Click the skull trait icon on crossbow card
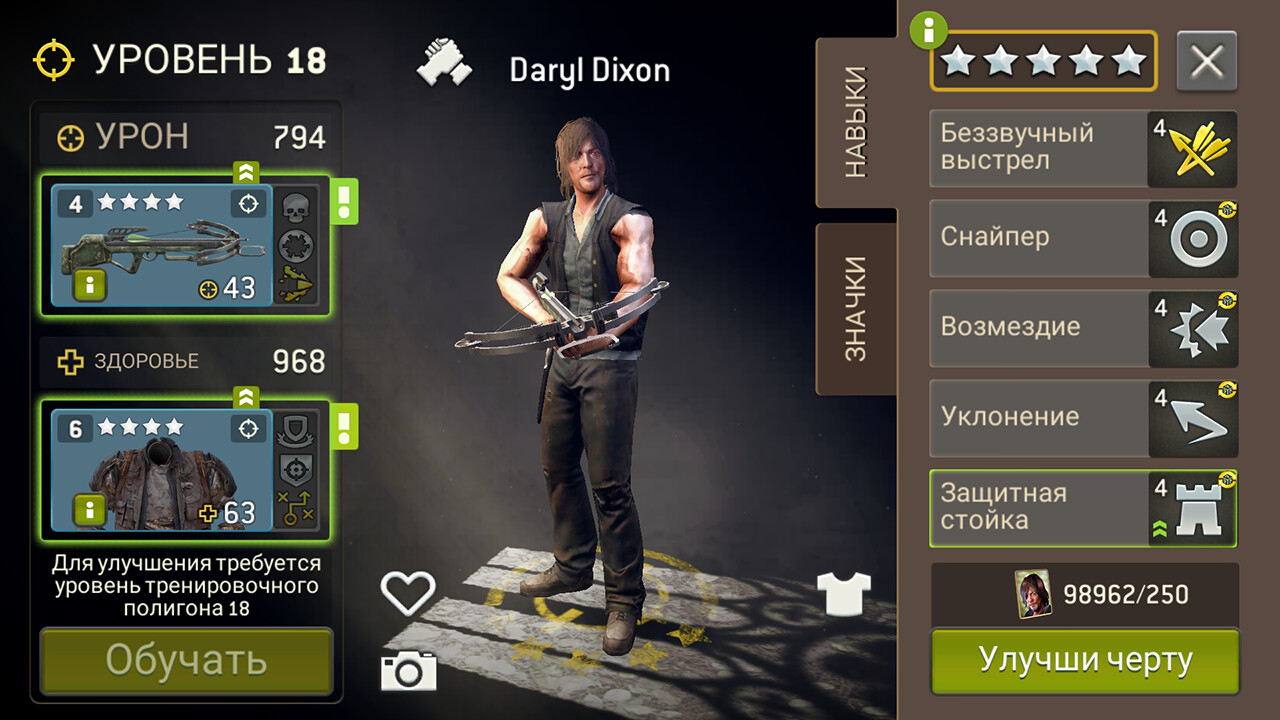 295,208
